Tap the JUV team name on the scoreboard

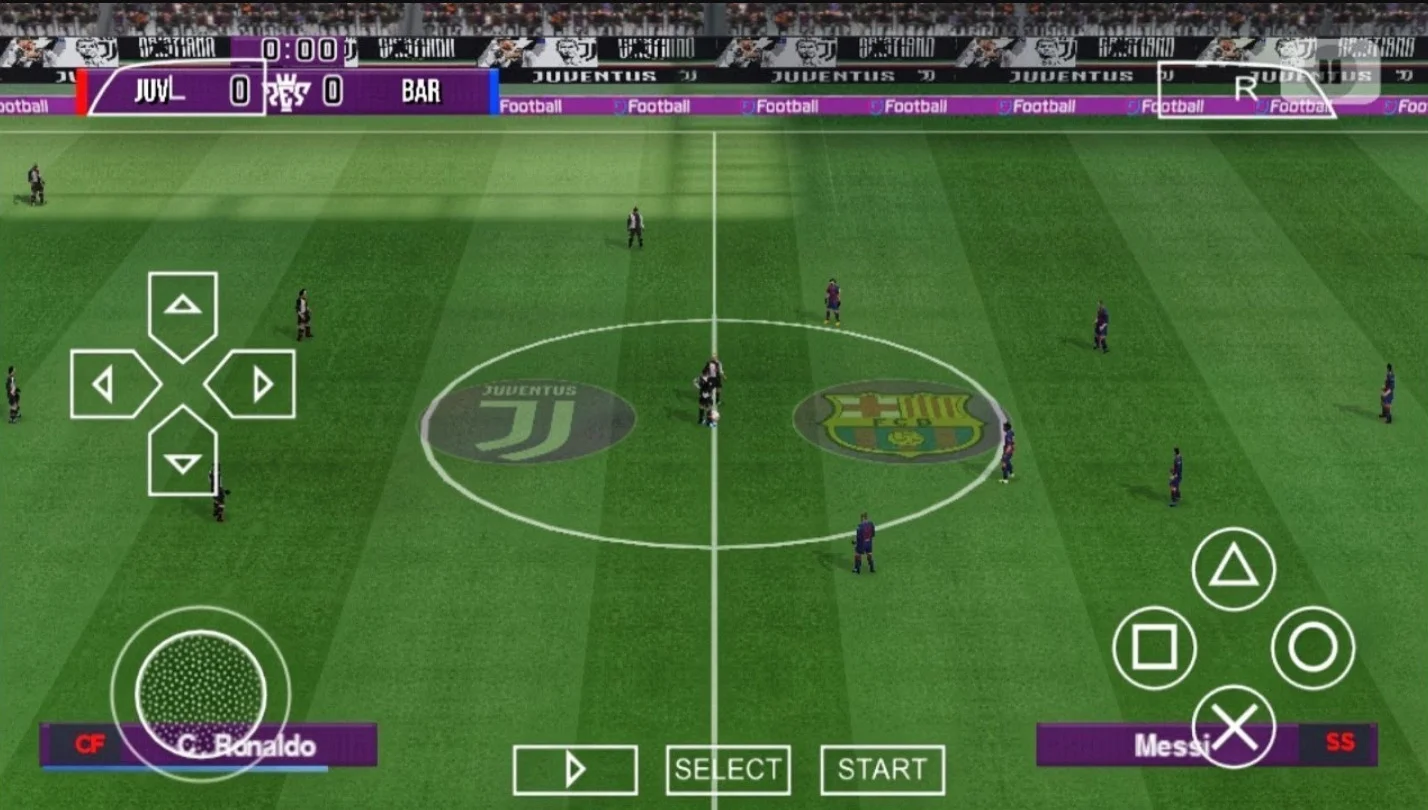tap(154, 92)
